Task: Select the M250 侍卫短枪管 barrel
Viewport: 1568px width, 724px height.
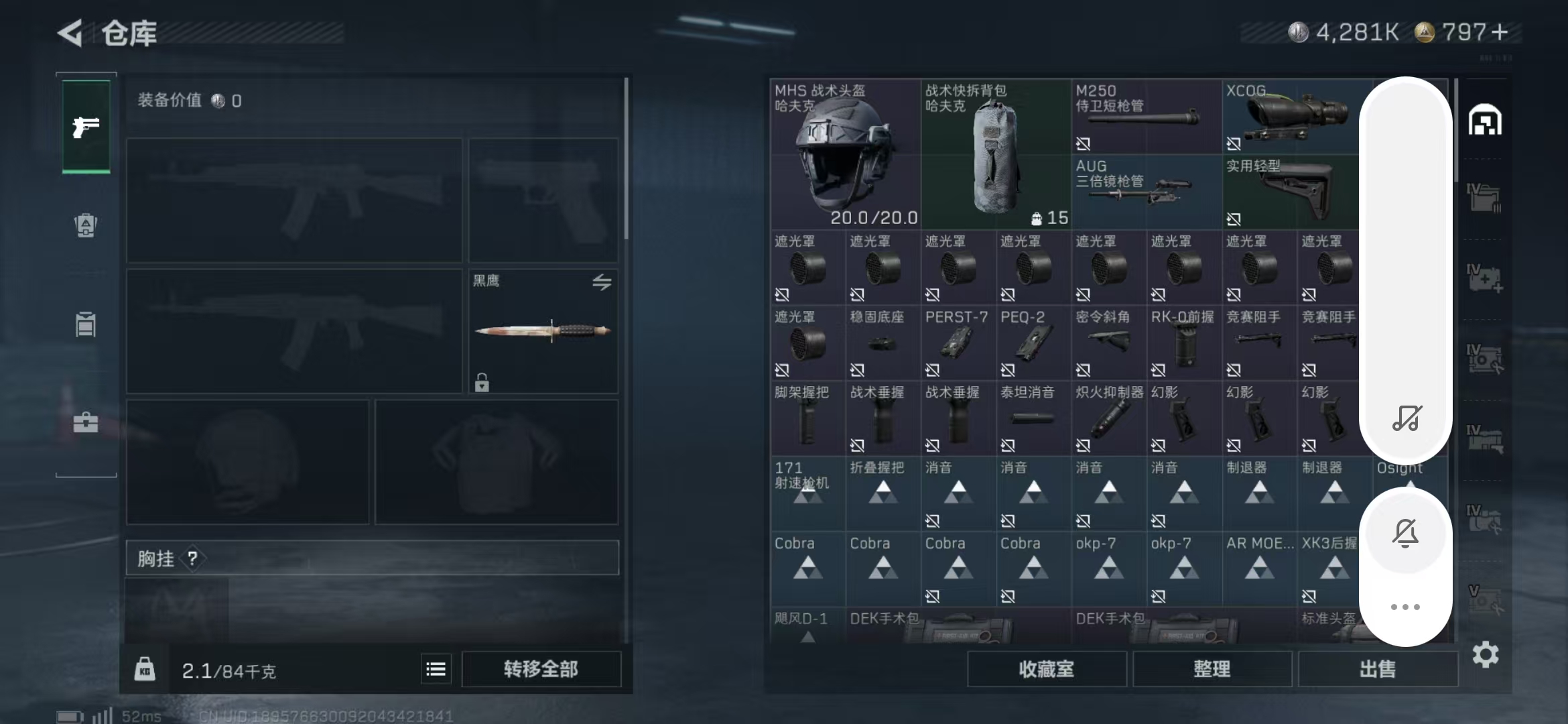Action: click(1146, 117)
